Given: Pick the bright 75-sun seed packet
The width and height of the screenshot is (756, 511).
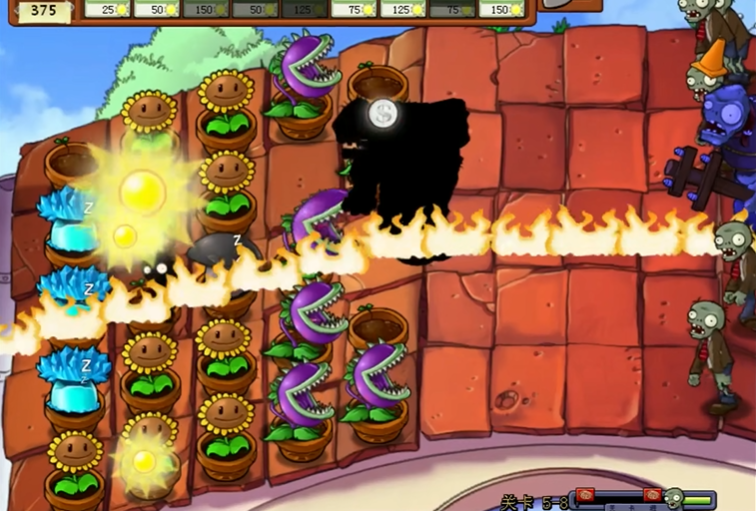Looking at the screenshot, I should click(353, 8).
